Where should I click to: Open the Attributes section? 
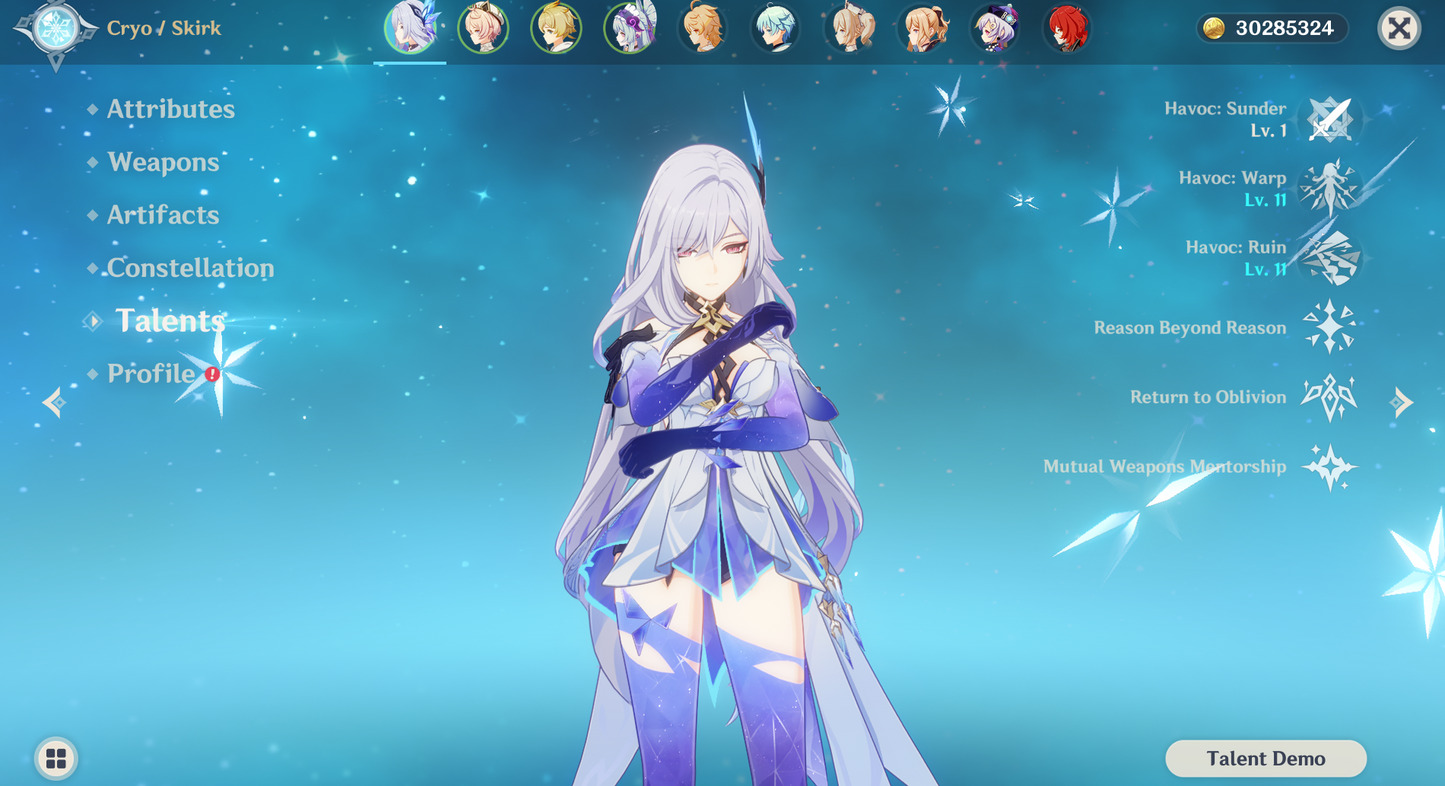tap(170, 109)
